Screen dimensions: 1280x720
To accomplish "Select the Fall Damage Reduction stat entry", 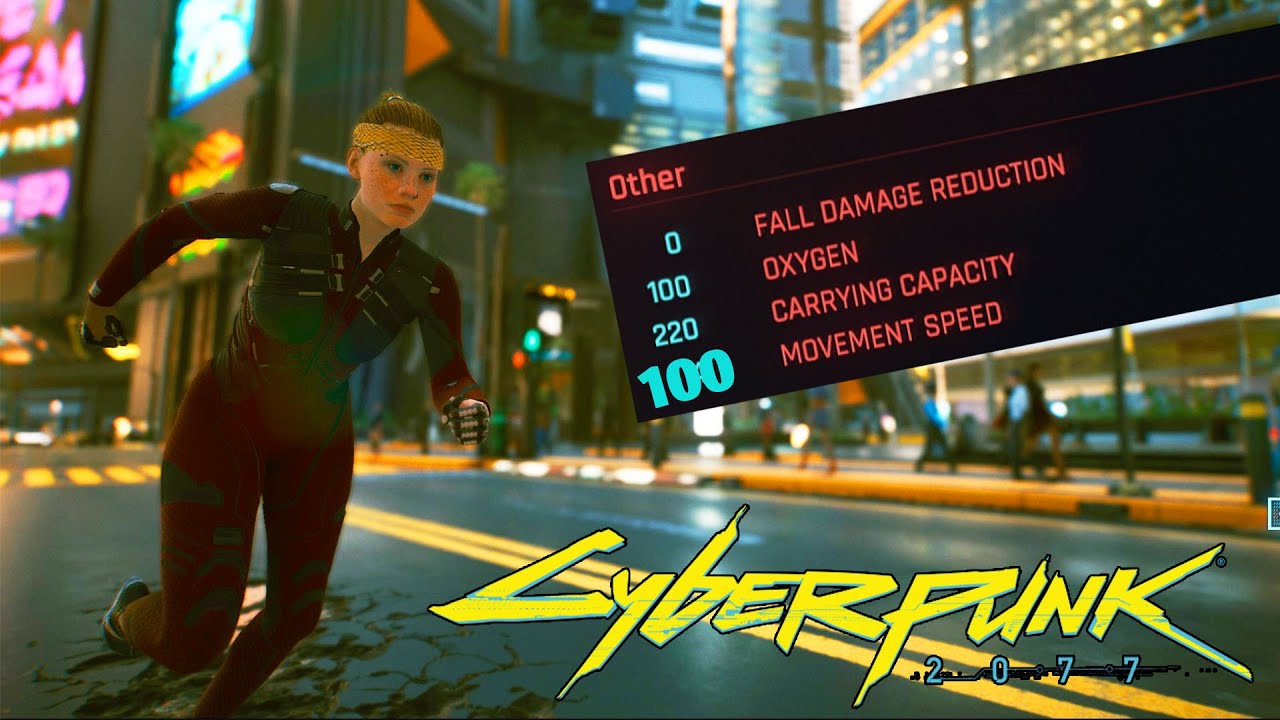I will pyautogui.click(x=910, y=200).
